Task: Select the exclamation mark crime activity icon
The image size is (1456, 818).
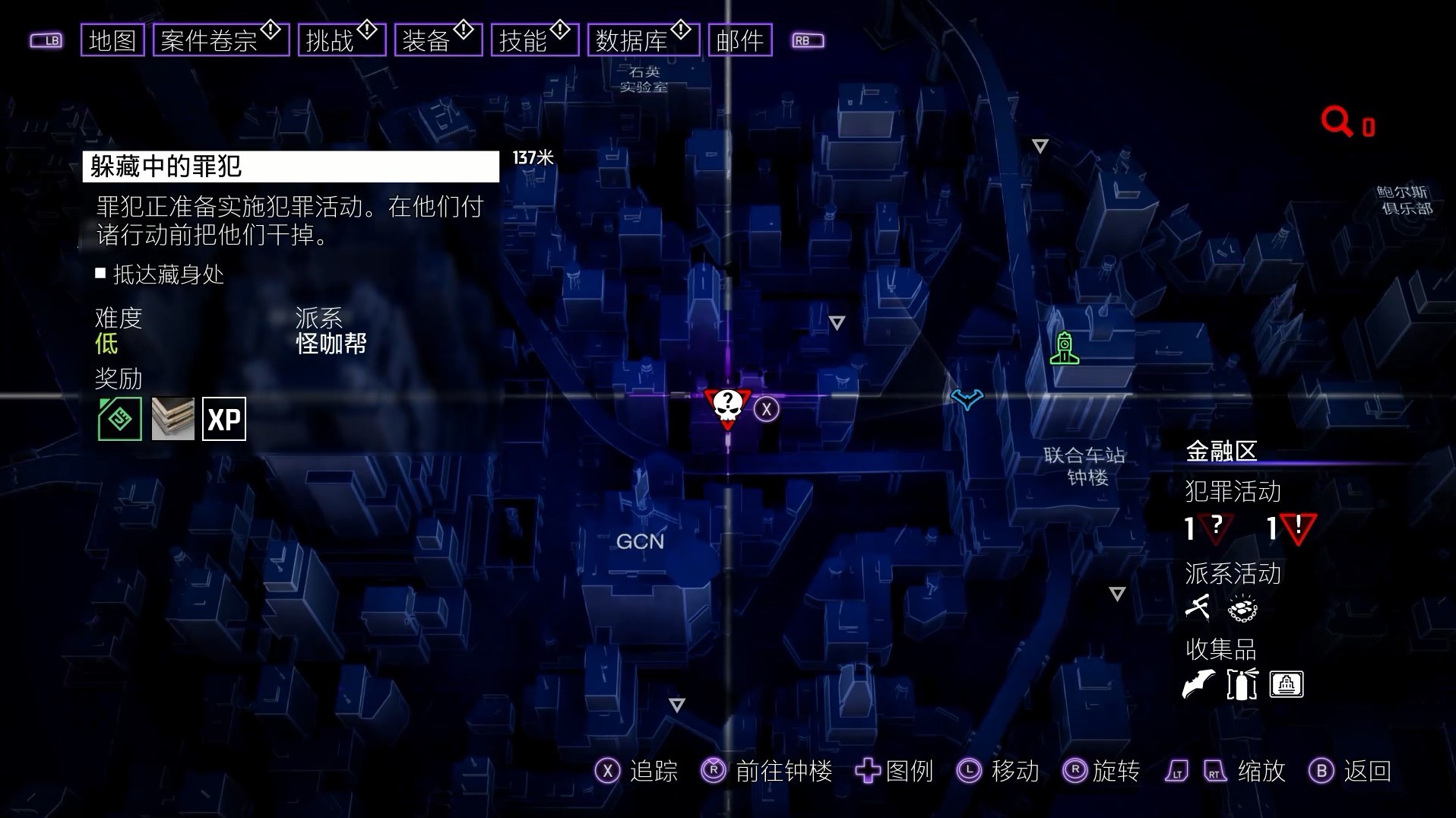Action: pyautogui.click(x=1298, y=528)
